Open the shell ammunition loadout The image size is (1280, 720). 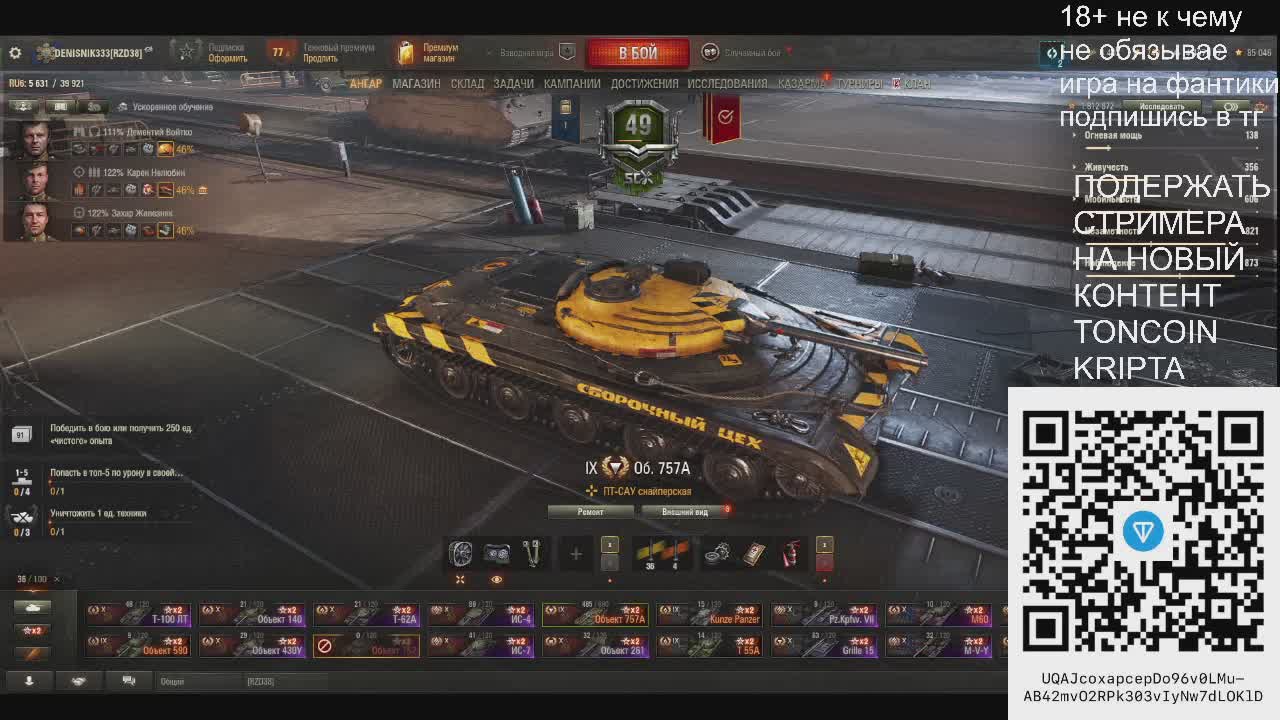click(x=662, y=553)
